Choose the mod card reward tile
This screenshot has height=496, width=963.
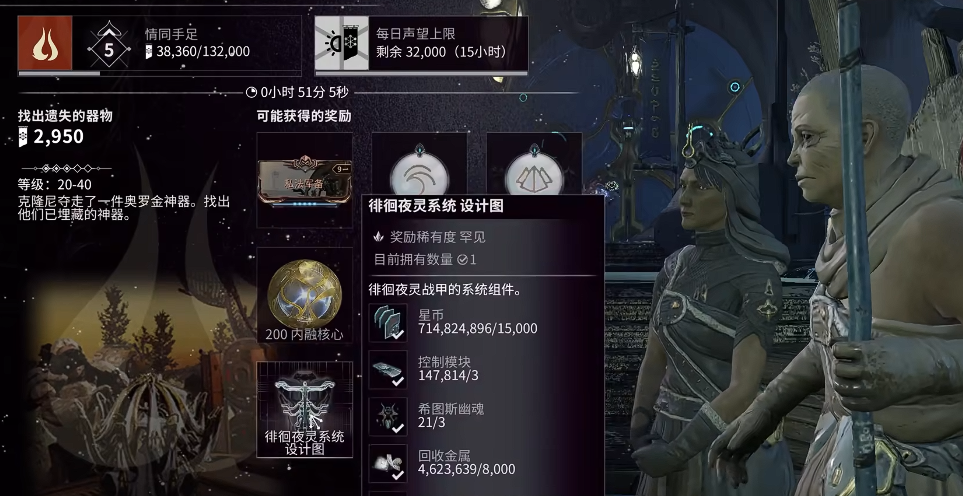305,181
